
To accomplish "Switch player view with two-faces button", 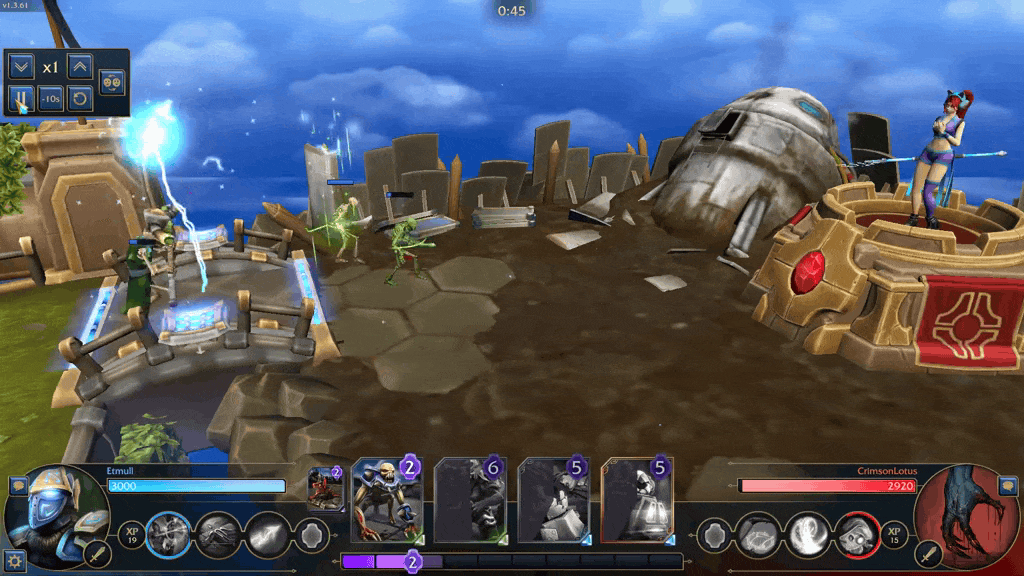I will pos(112,82).
